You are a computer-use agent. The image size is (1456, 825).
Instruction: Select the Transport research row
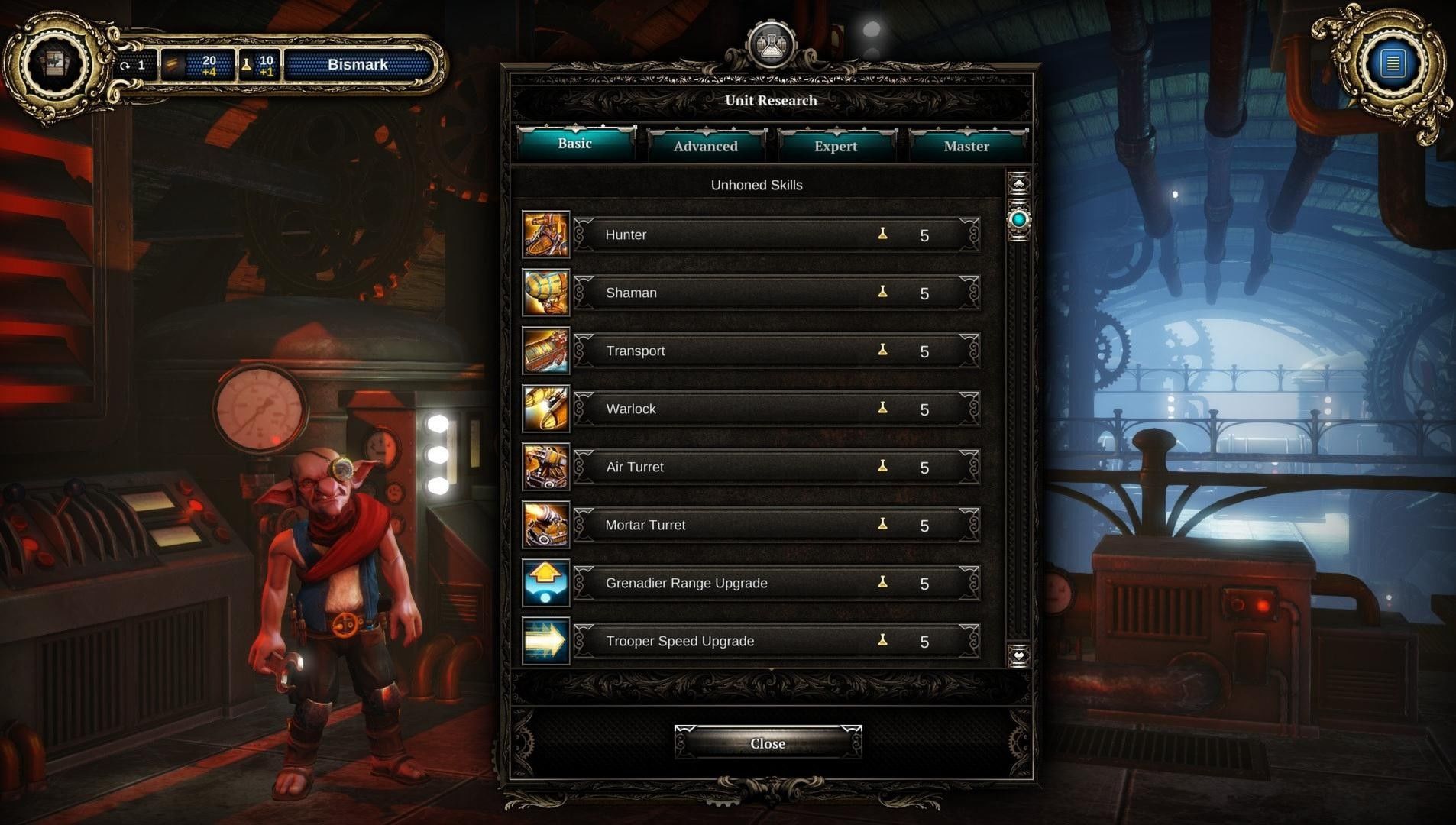775,351
